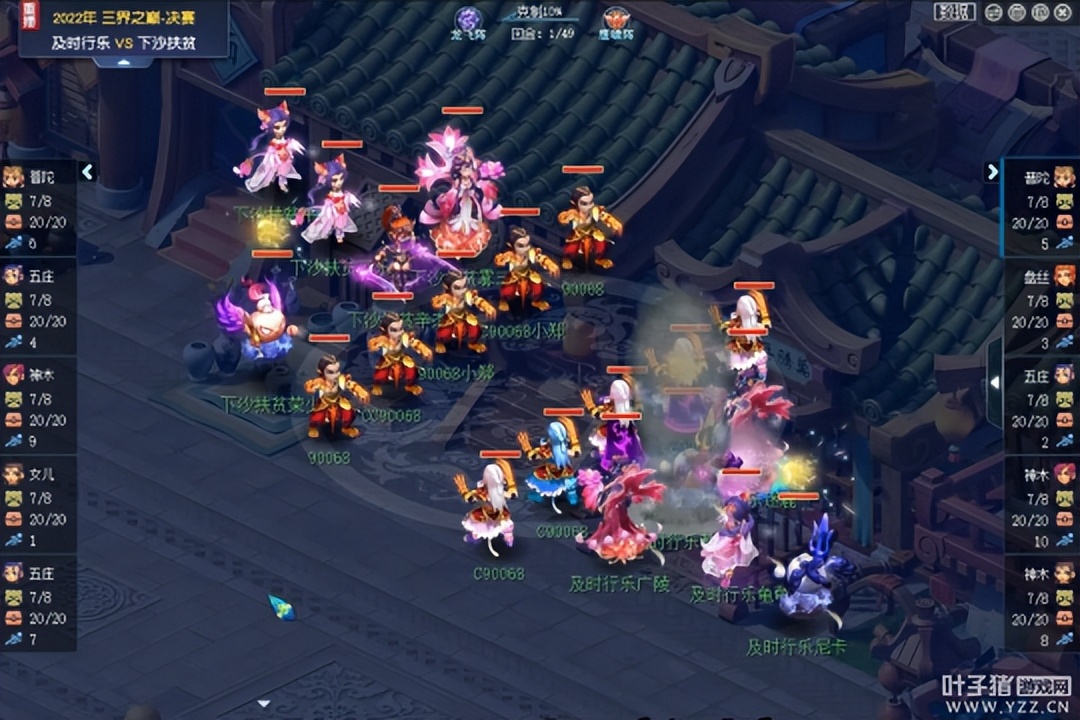The image size is (1080, 720).
Task: Expand the small arrow at the bottom edge
Action: pyautogui.click(x=264, y=704)
